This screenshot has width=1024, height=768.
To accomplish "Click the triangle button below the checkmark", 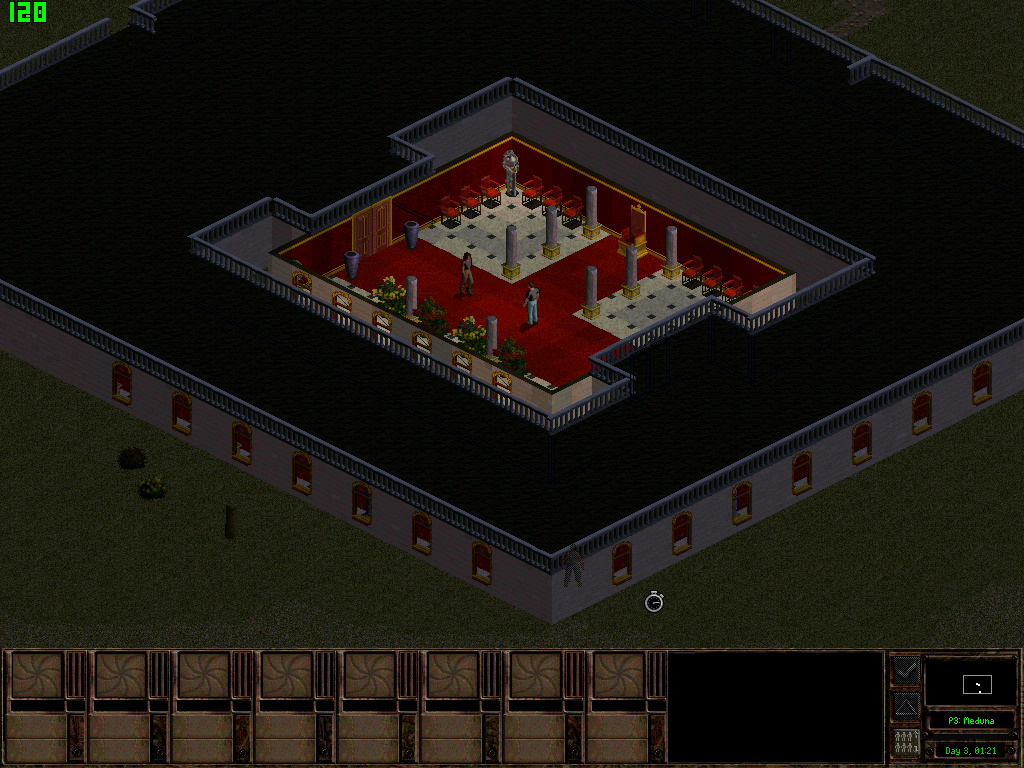I will coord(906,707).
